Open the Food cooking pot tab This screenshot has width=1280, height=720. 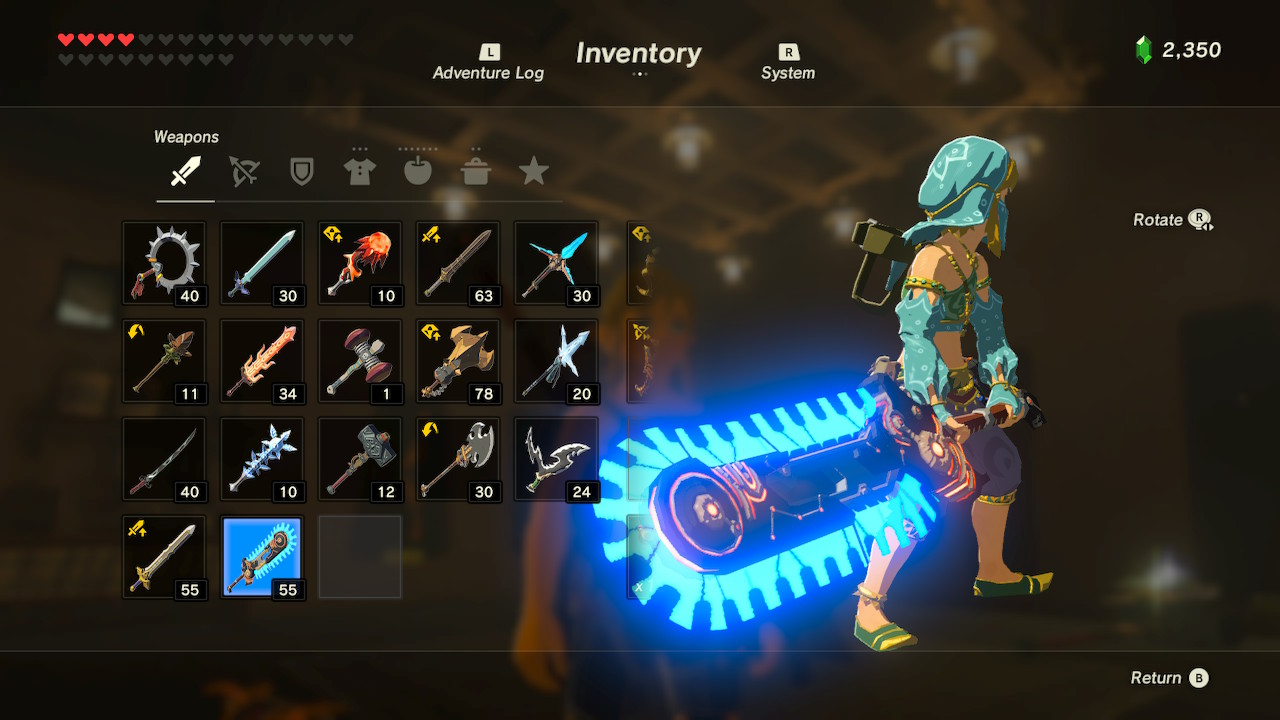pos(476,172)
